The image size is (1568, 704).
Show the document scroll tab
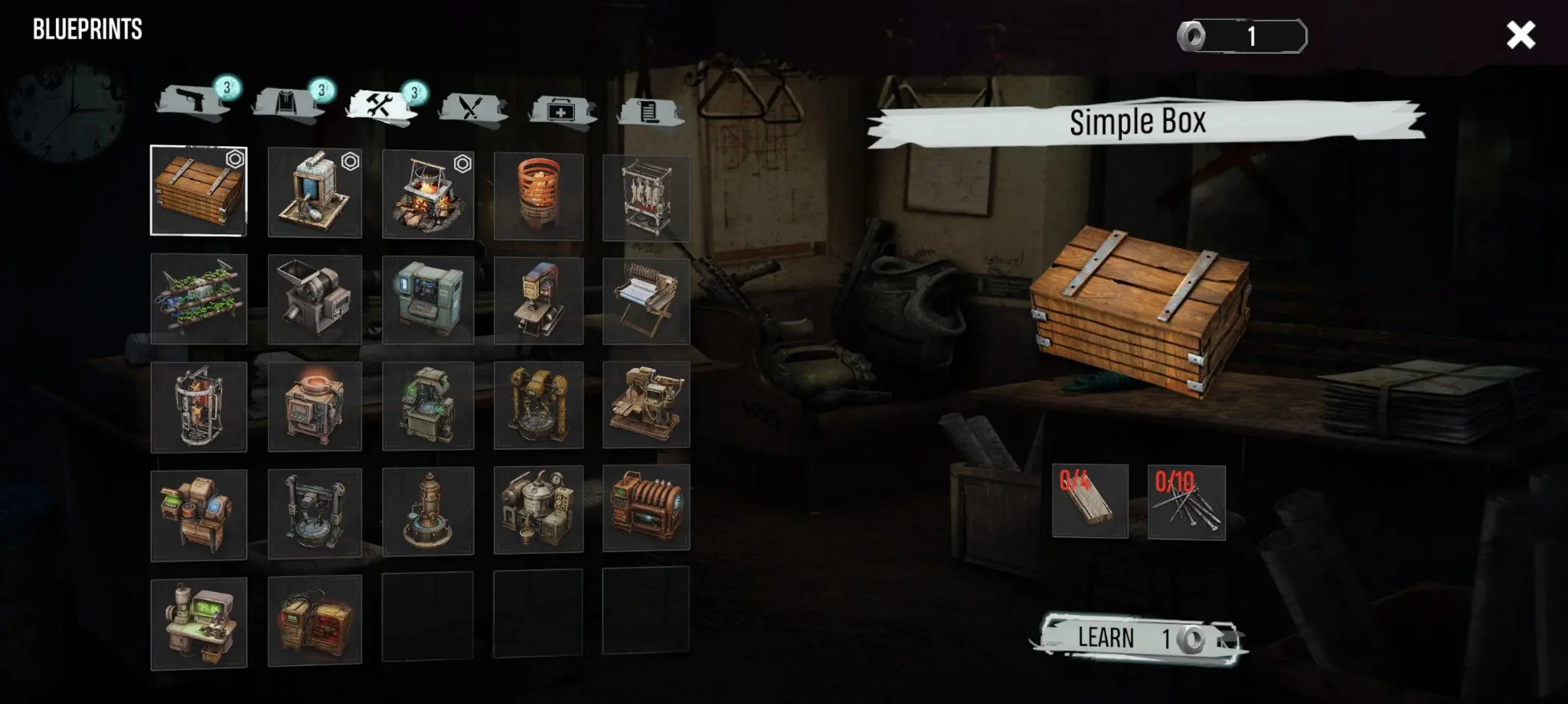(x=648, y=112)
